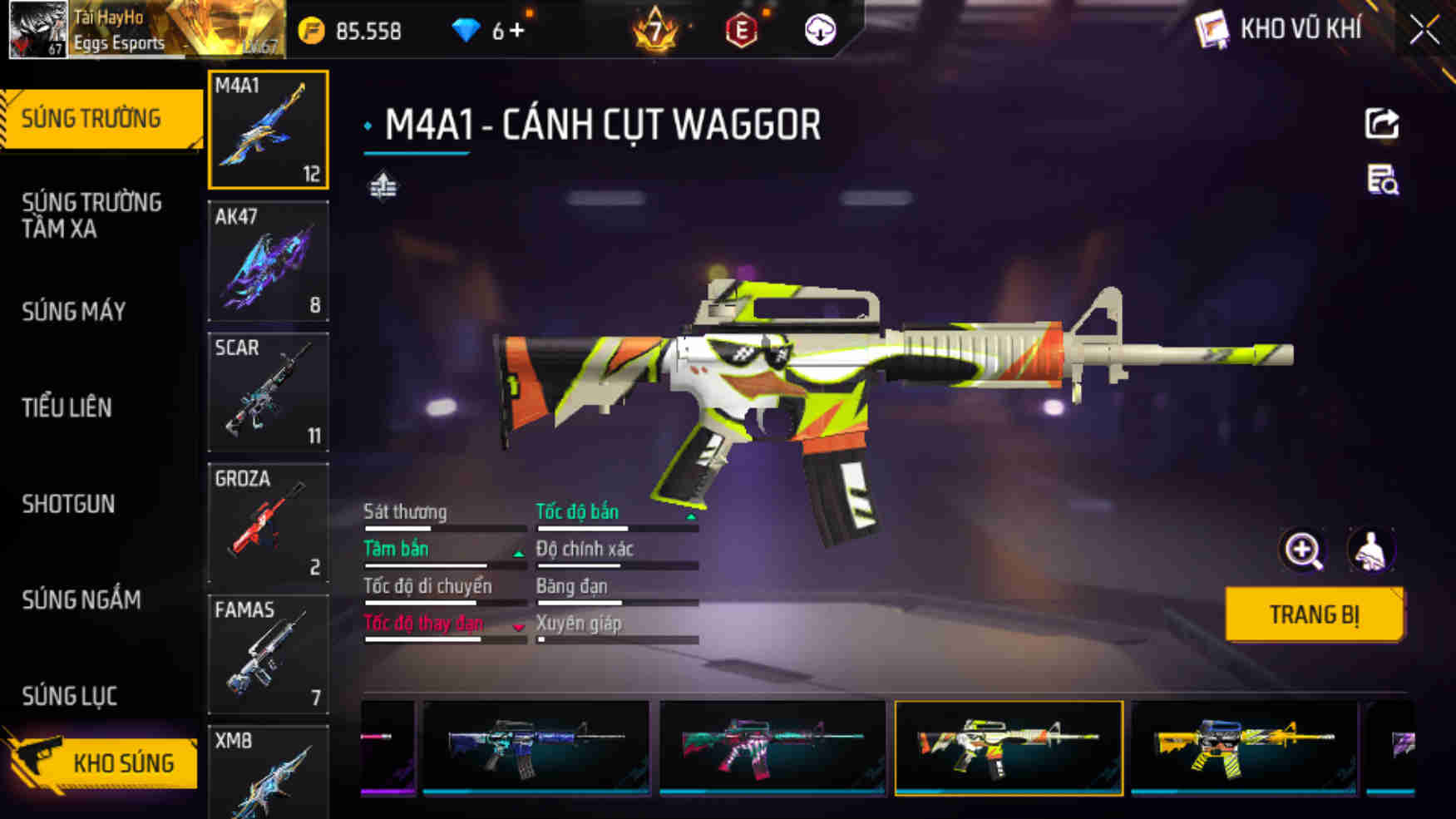Choose the SHOTGUN category

click(x=68, y=504)
